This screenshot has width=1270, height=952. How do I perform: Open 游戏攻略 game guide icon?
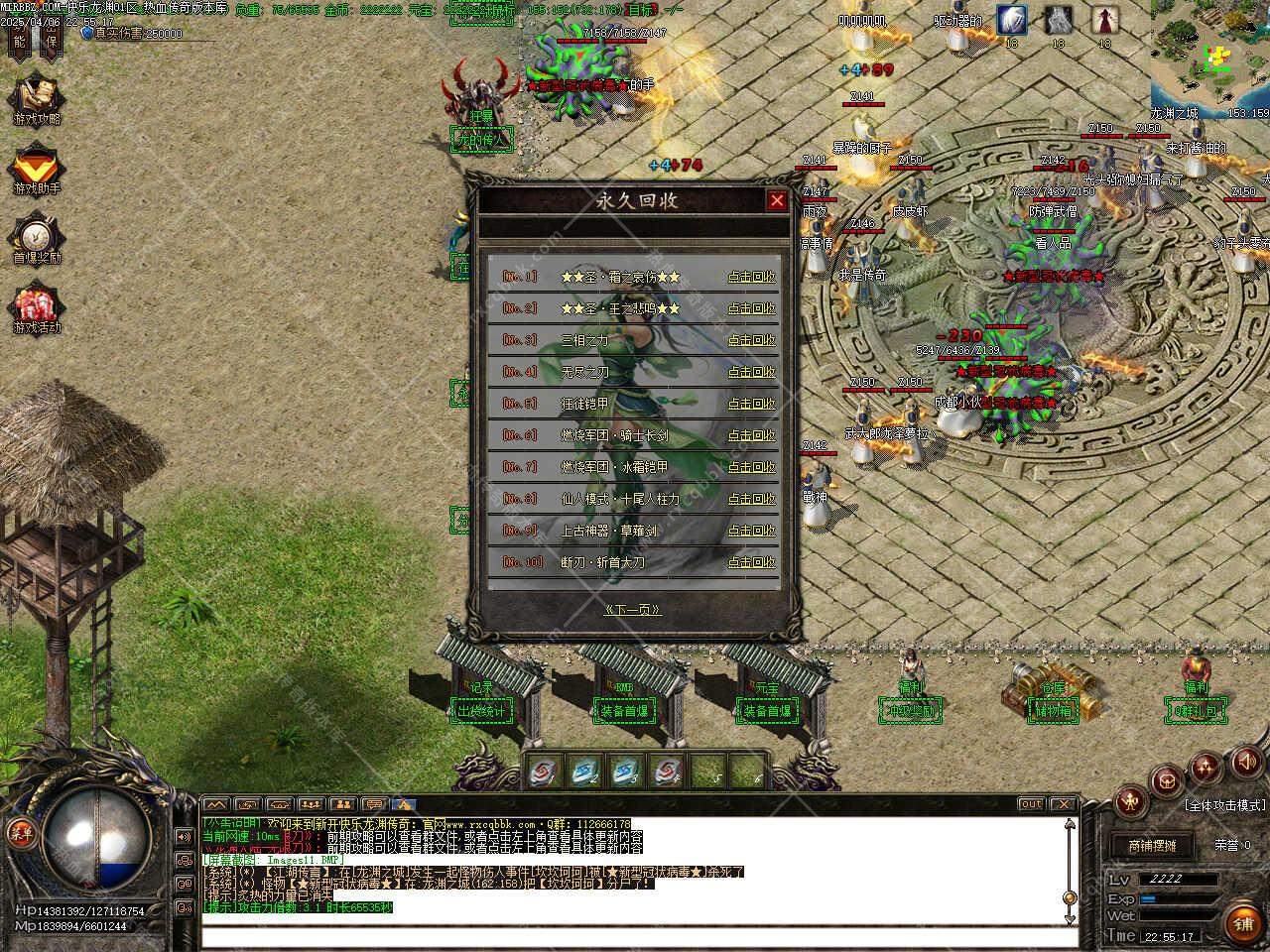[x=37, y=99]
